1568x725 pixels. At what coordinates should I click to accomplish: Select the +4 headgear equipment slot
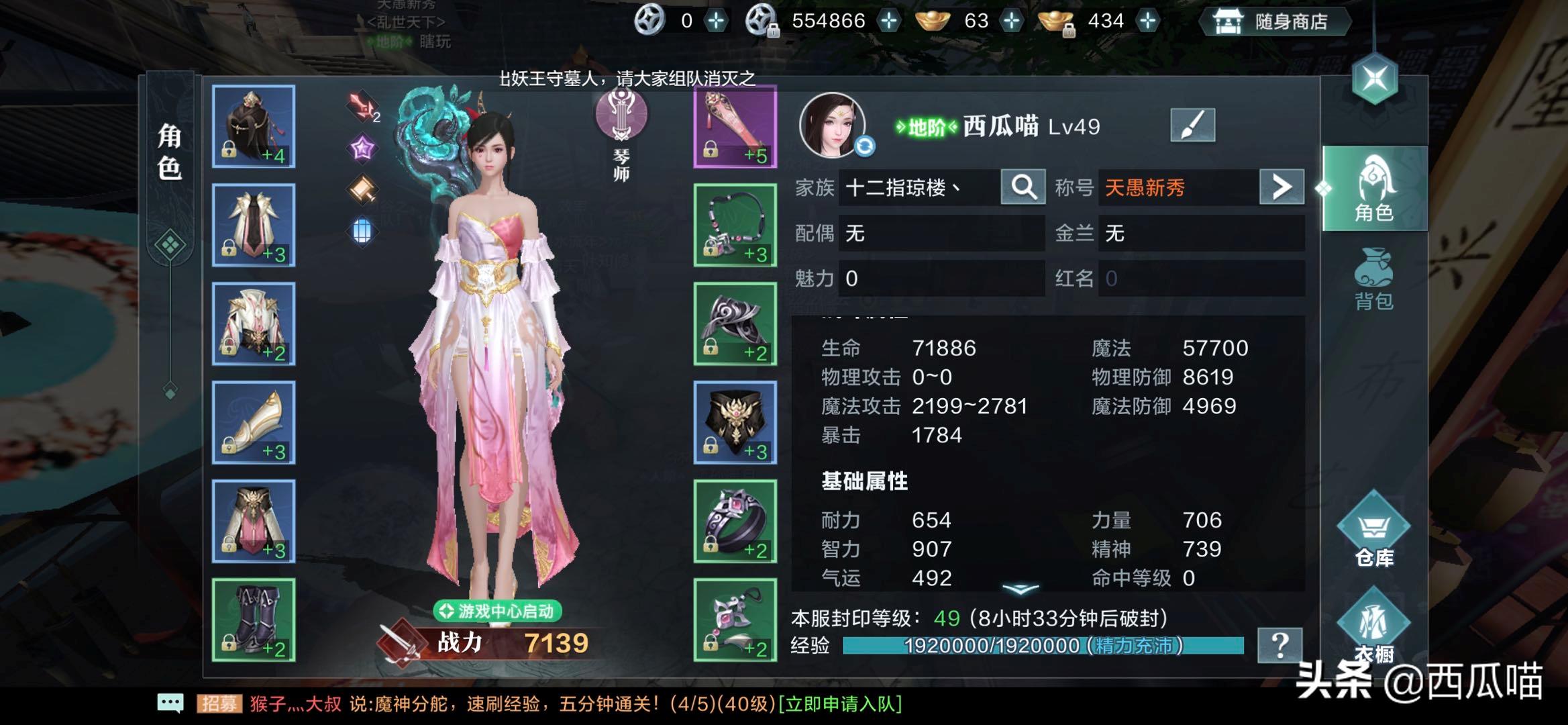point(253,126)
